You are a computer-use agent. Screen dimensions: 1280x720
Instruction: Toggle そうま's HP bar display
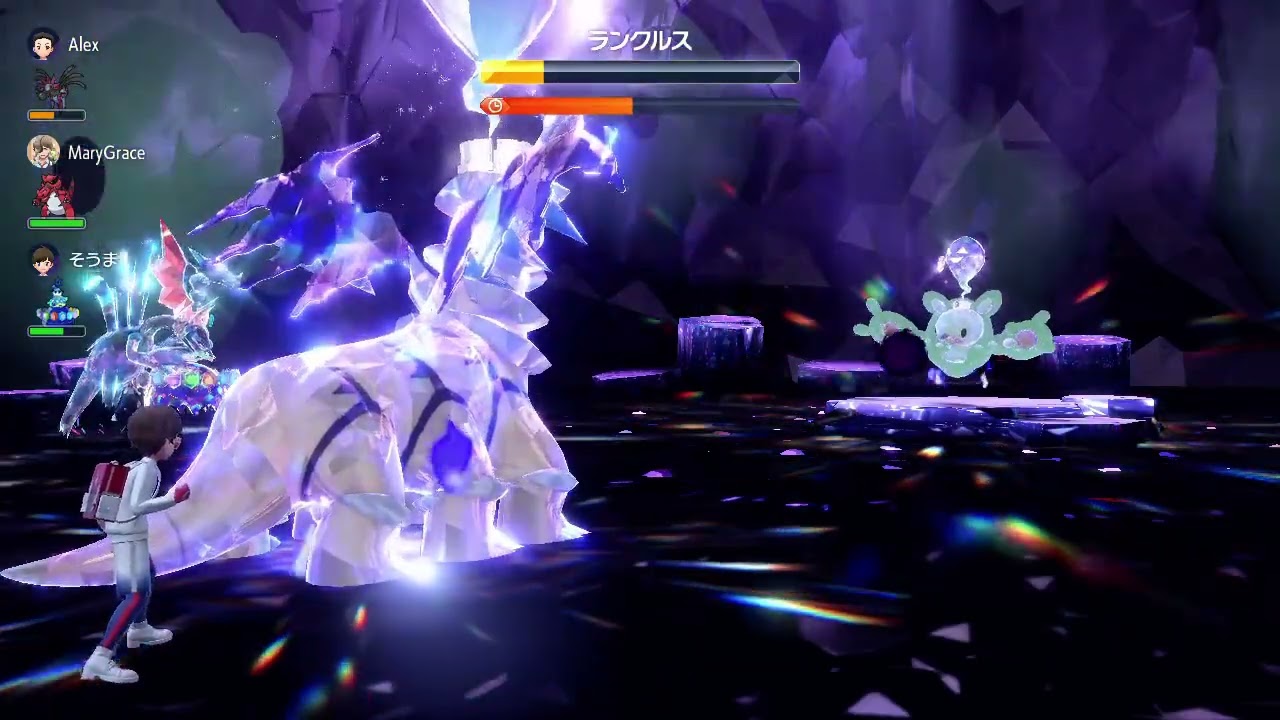[56, 329]
